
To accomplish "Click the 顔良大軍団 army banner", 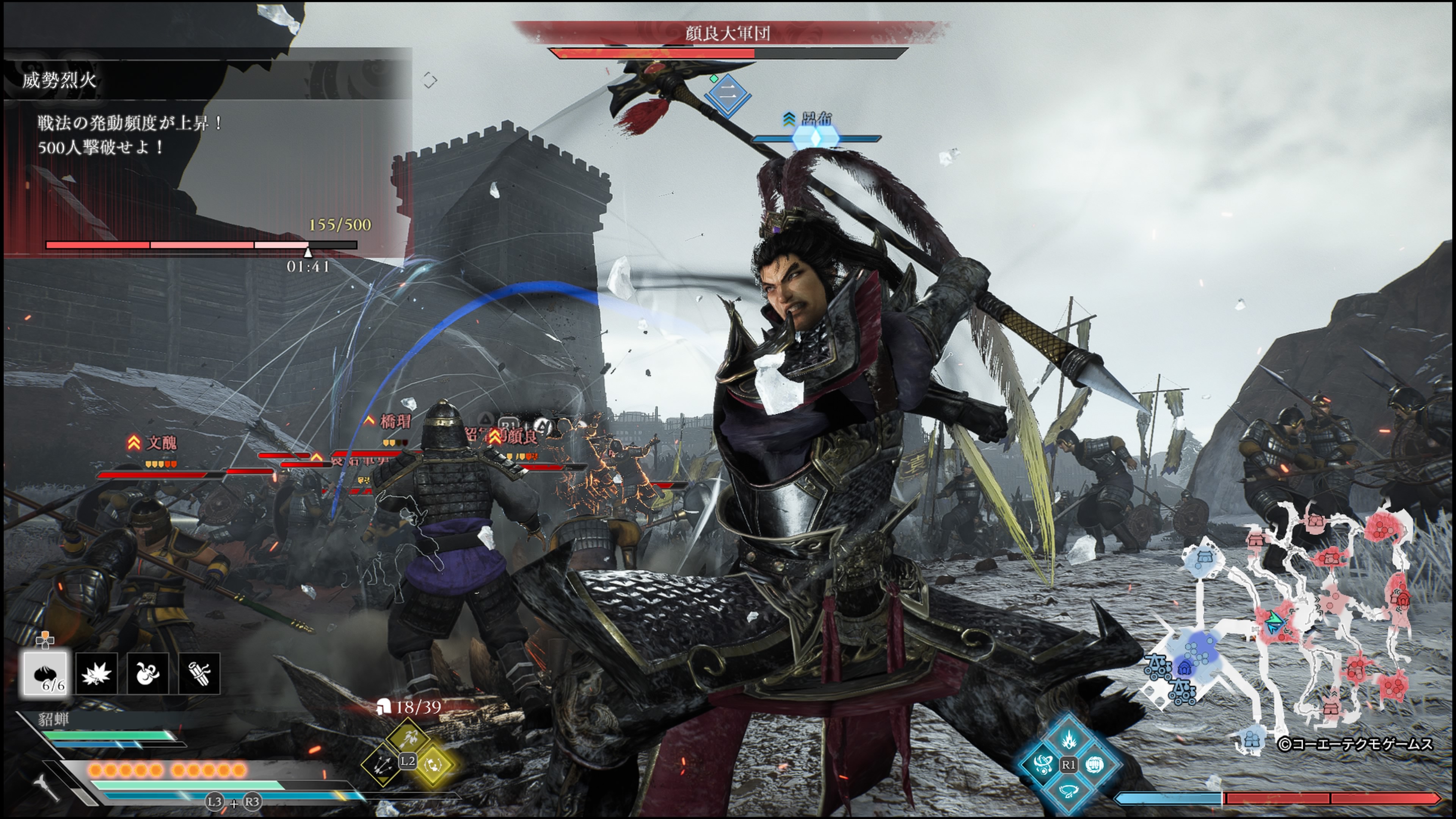I will 728,34.
